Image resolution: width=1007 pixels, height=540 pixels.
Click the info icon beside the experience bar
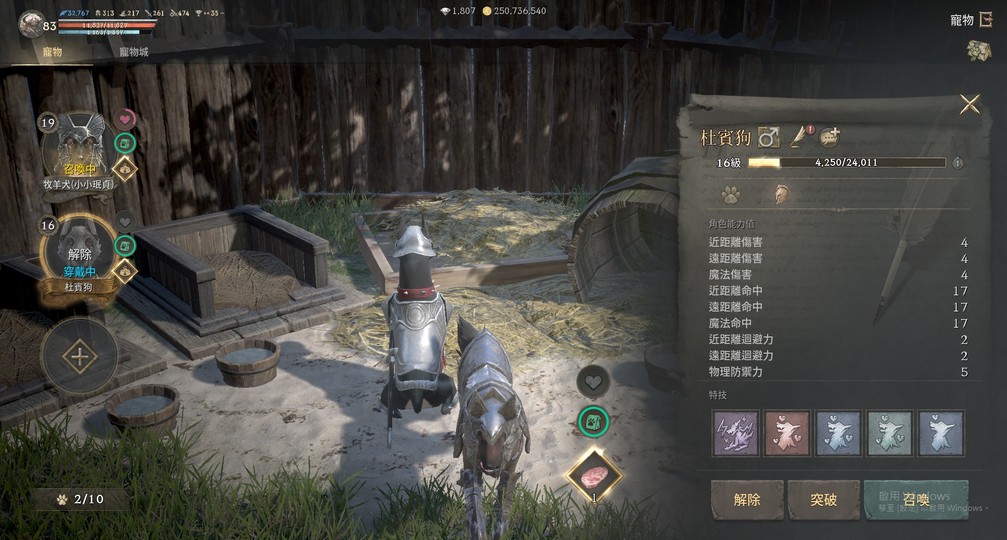958,162
